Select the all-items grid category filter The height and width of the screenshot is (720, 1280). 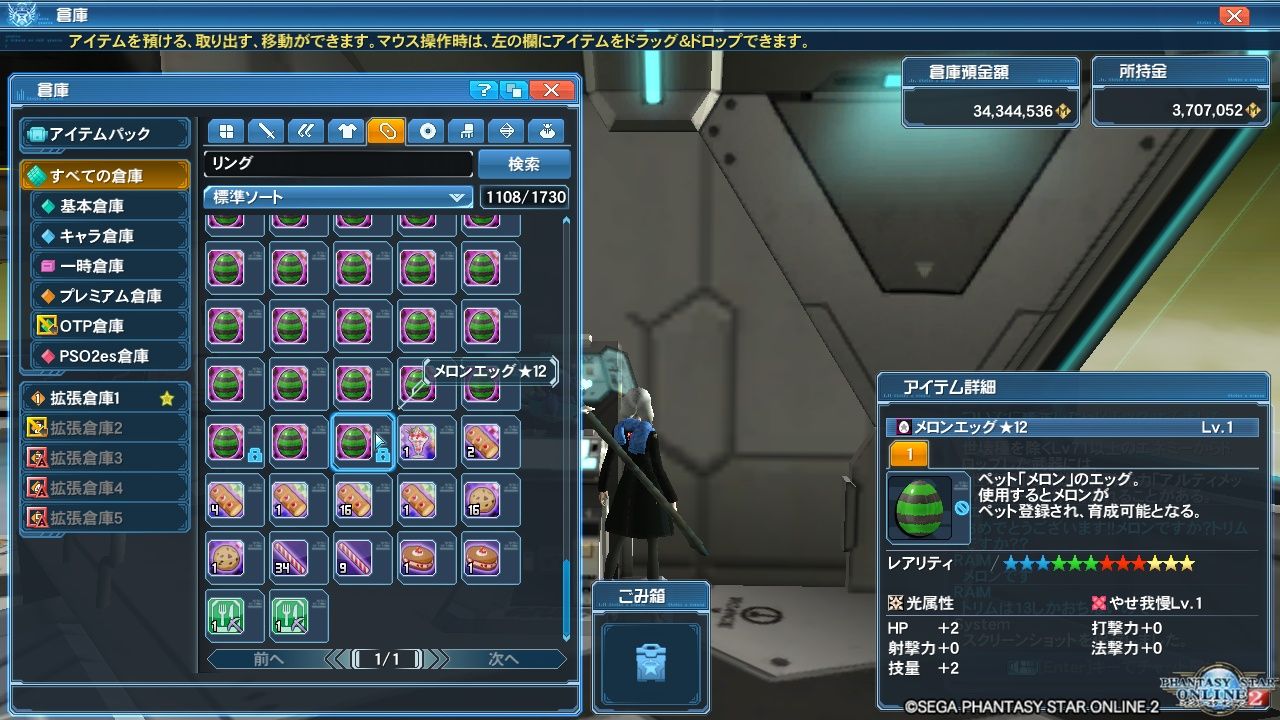coord(225,131)
